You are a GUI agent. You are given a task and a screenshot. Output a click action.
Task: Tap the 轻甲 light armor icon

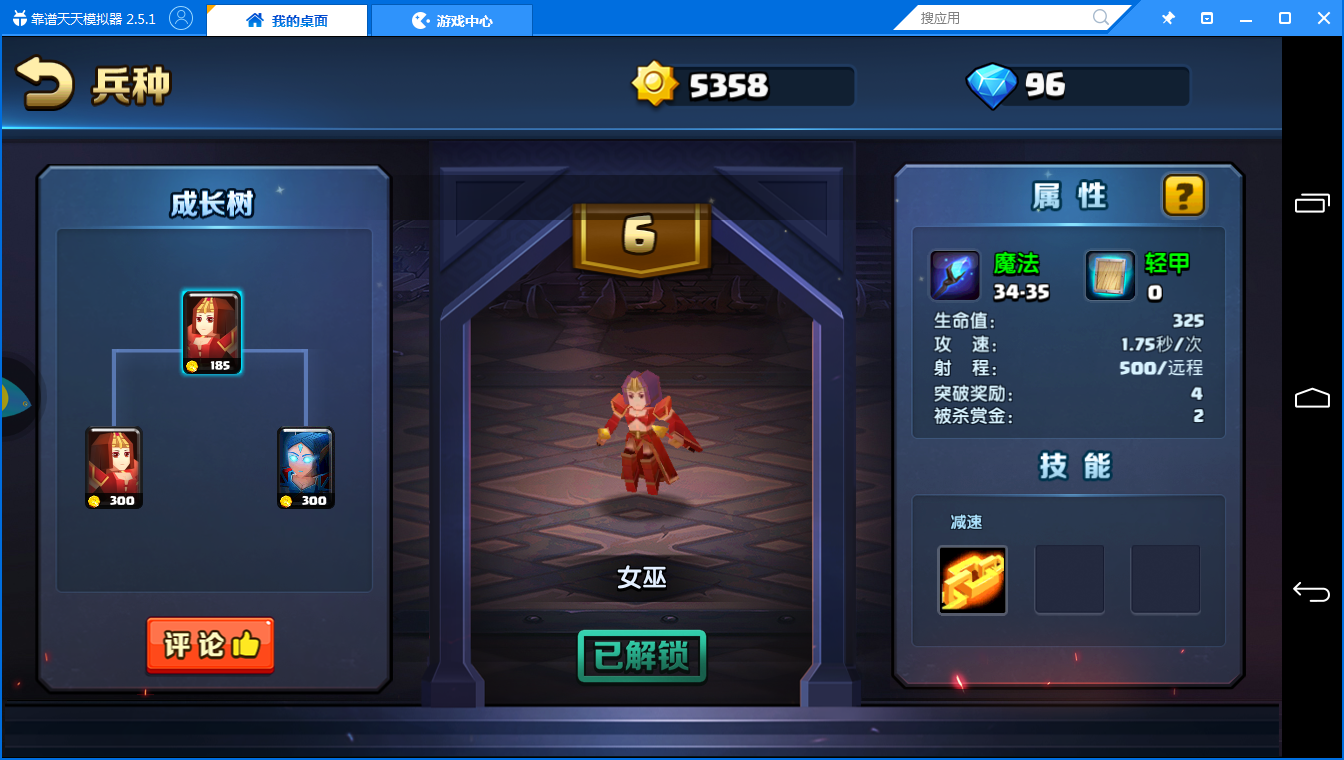pos(1111,276)
